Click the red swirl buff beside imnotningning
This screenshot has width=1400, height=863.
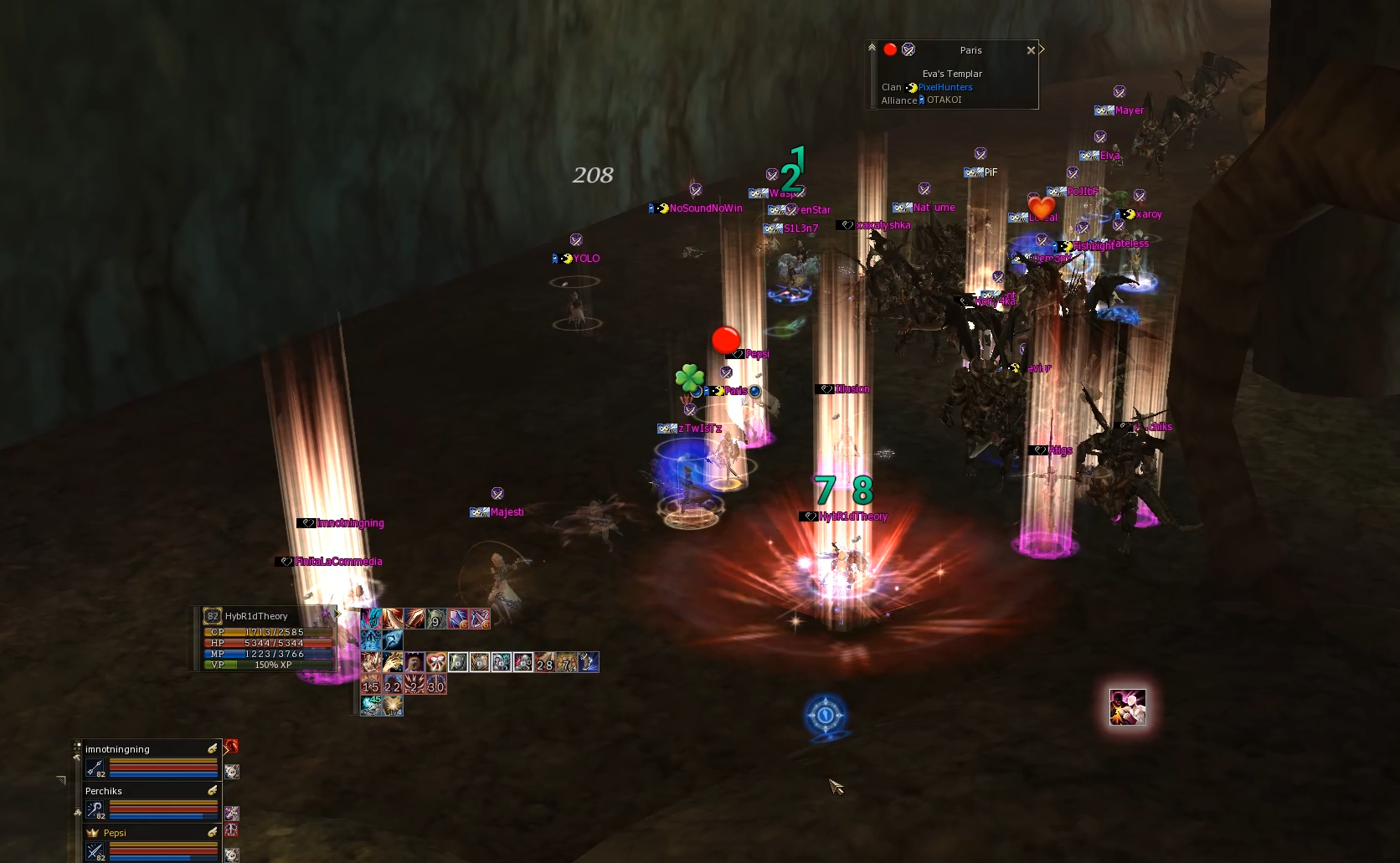[232, 746]
